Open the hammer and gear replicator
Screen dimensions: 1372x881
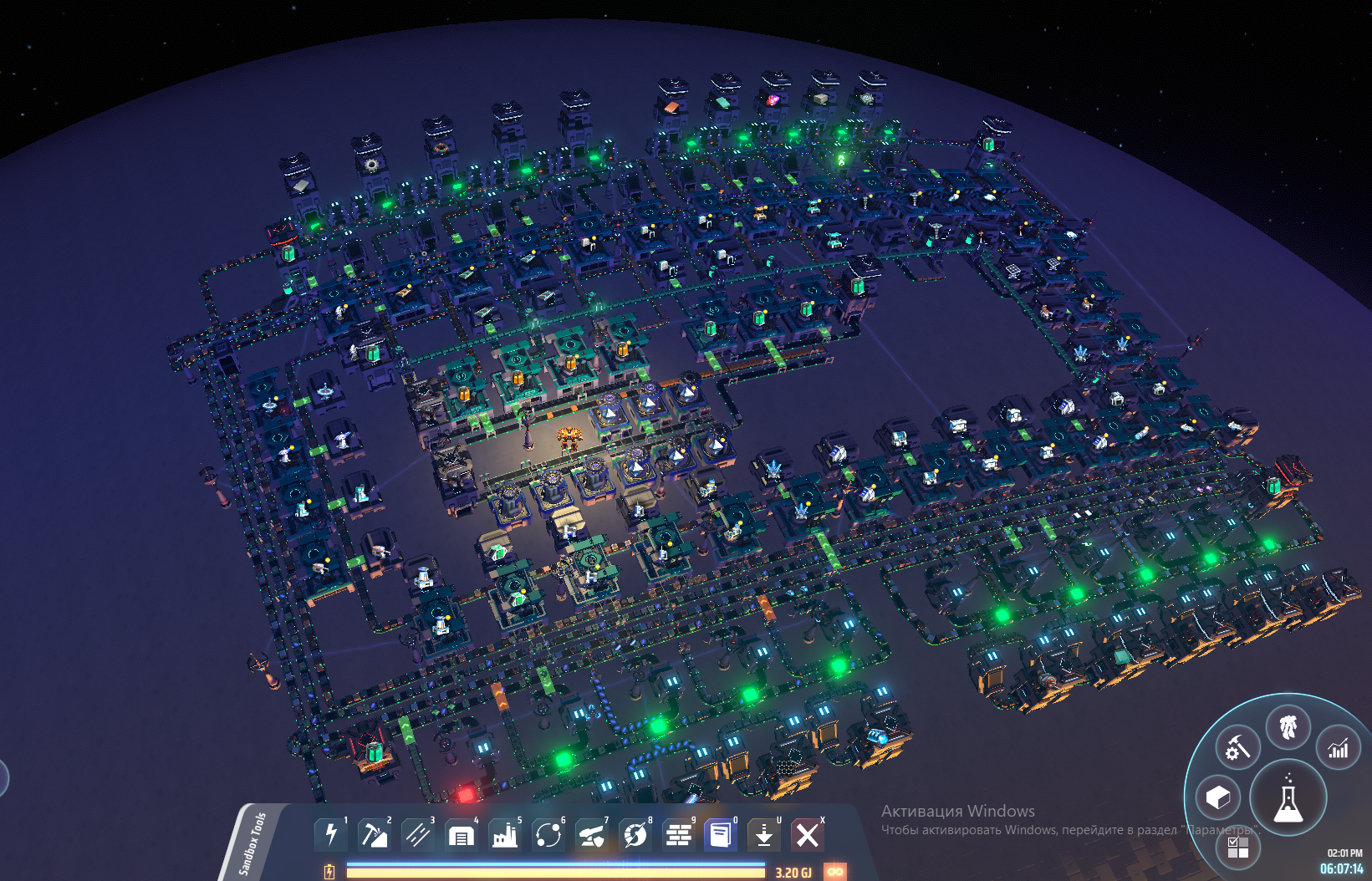pyautogui.click(x=1237, y=748)
